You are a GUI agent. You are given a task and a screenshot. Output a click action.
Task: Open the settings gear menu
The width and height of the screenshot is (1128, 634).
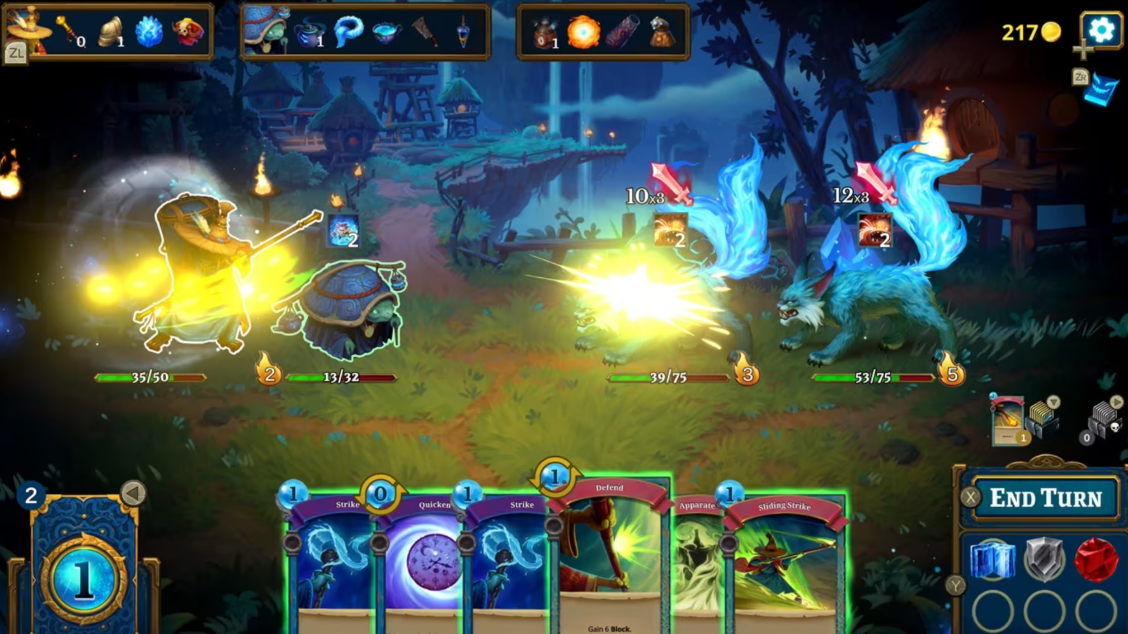pyautogui.click(x=1101, y=30)
